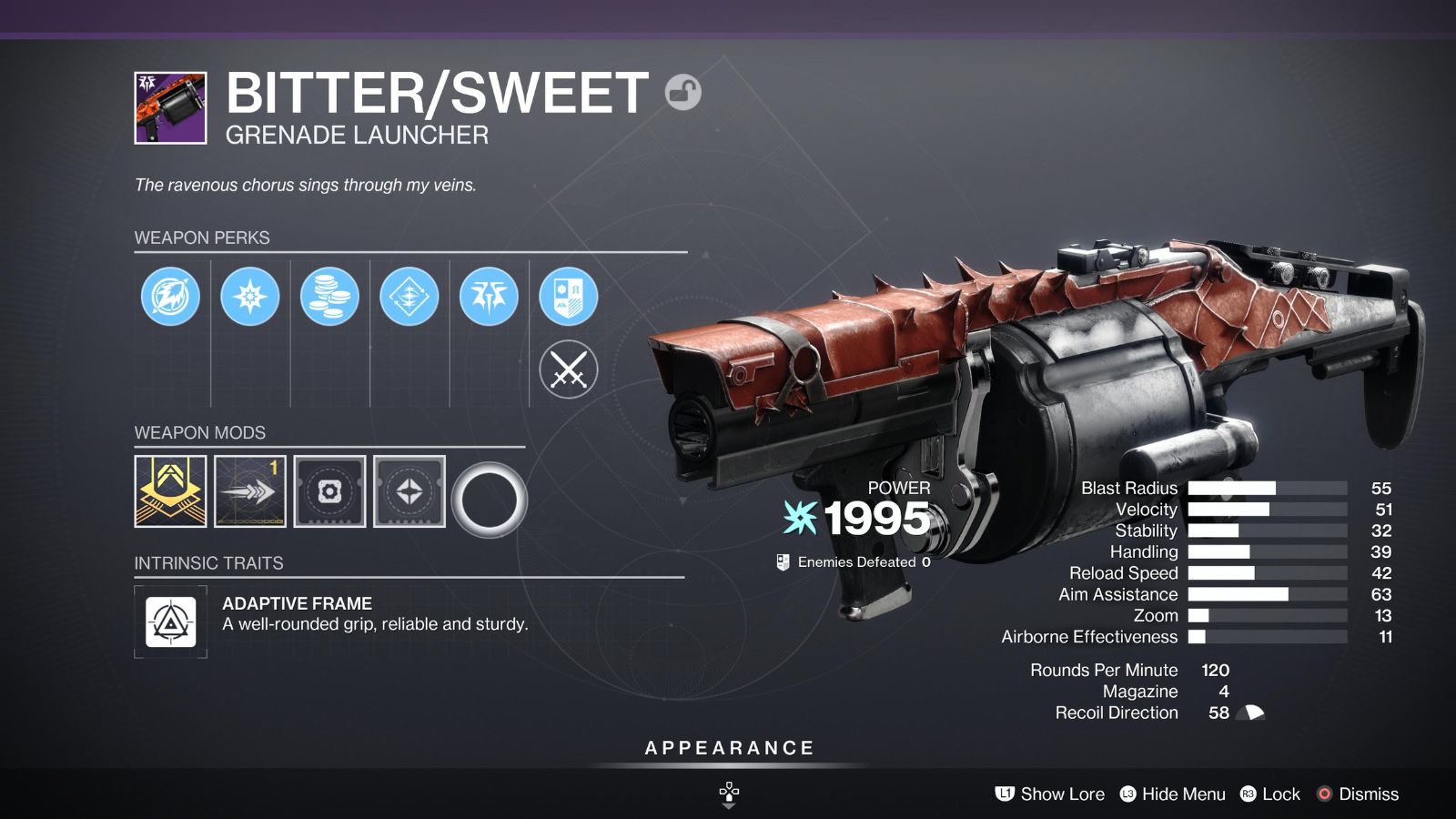This screenshot has width=1456, height=819.
Task: Select the stacked coins weapon perk
Action: (330, 295)
